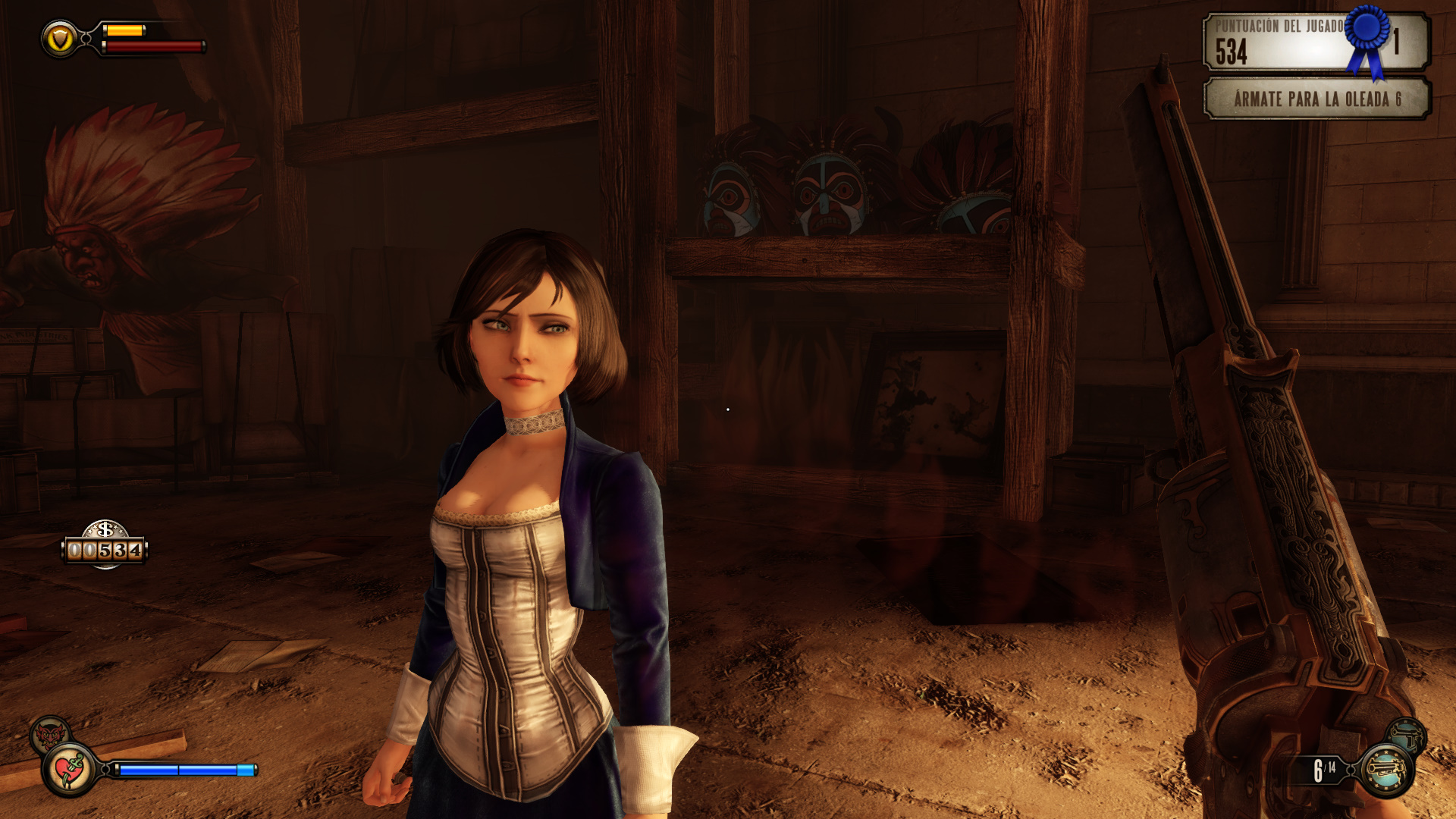Viewport: 1456px width, 819px height.
Task: Click the gold shield emblem icon
Action: [61, 39]
